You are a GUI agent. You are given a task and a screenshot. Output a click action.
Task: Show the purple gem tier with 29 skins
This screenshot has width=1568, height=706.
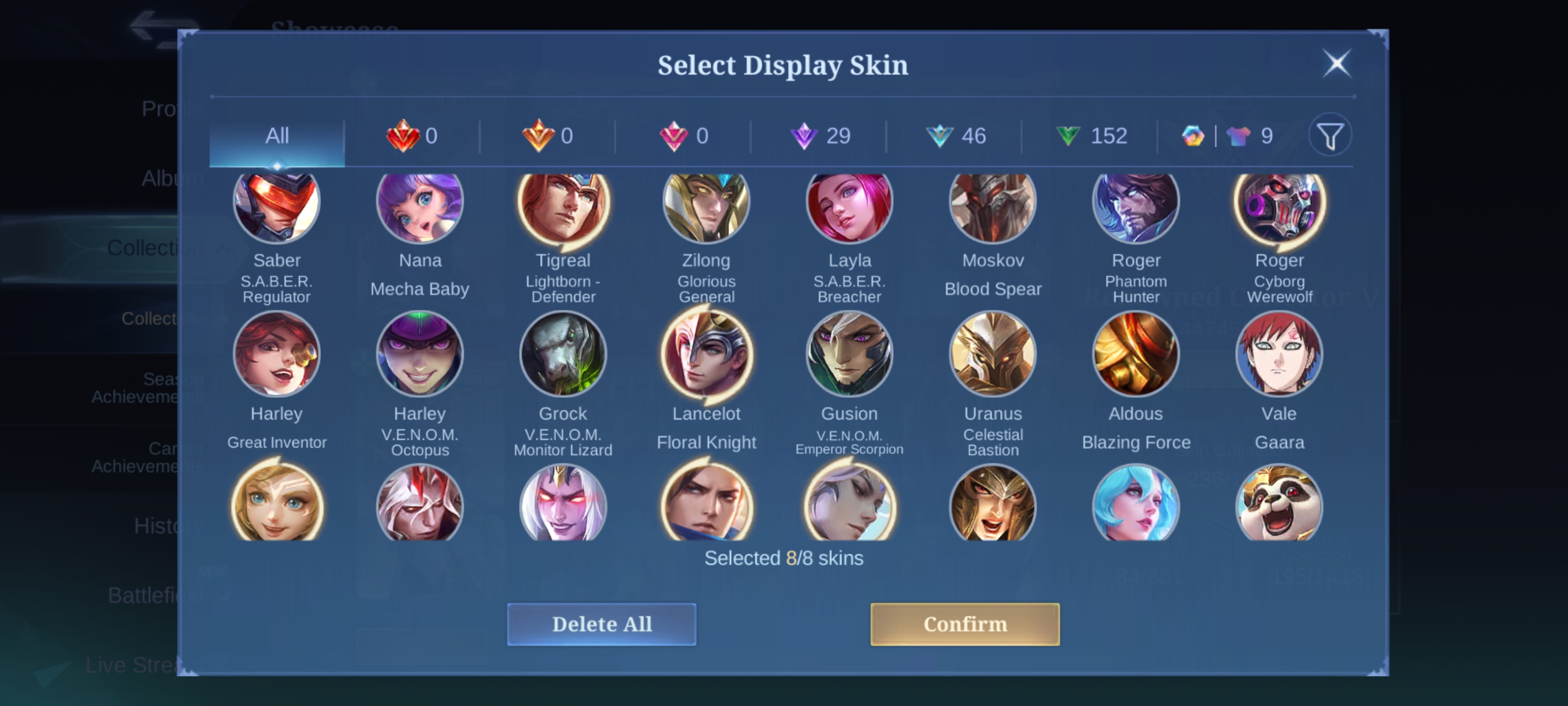point(820,136)
